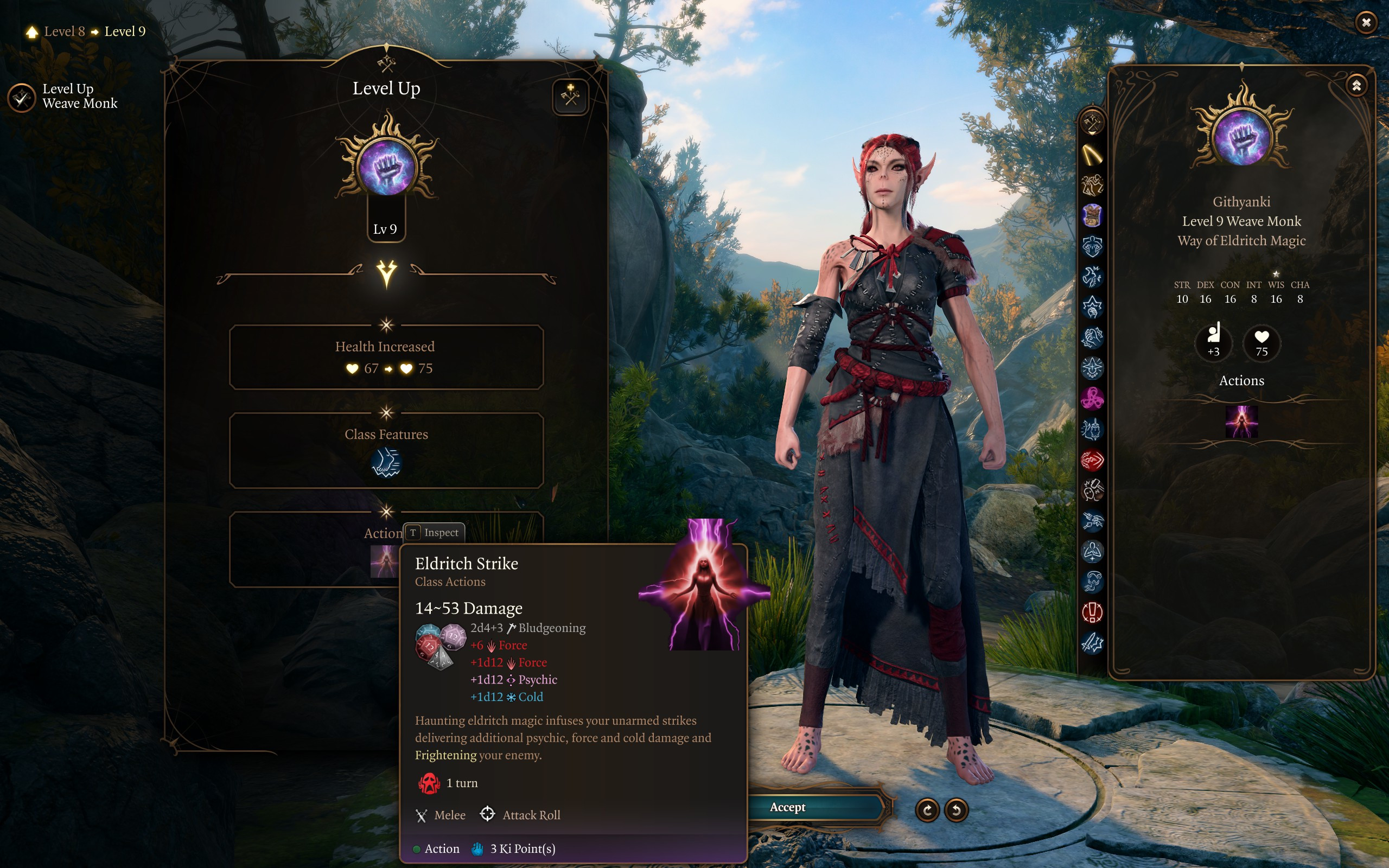Select the crossed hammers icon atop sidebar
Image resolution: width=1389 pixels, height=868 pixels.
[1092, 122]
